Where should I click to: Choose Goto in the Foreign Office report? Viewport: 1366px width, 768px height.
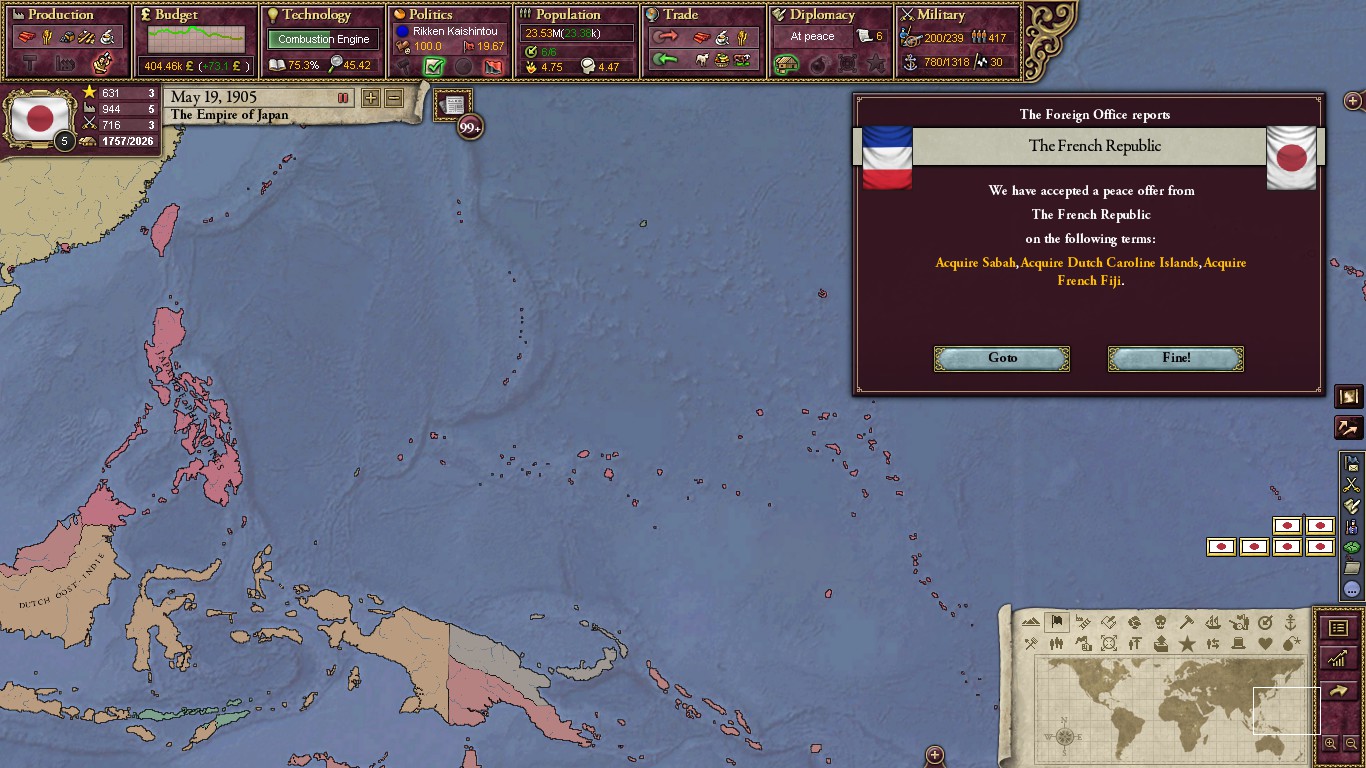(1001, 358)
